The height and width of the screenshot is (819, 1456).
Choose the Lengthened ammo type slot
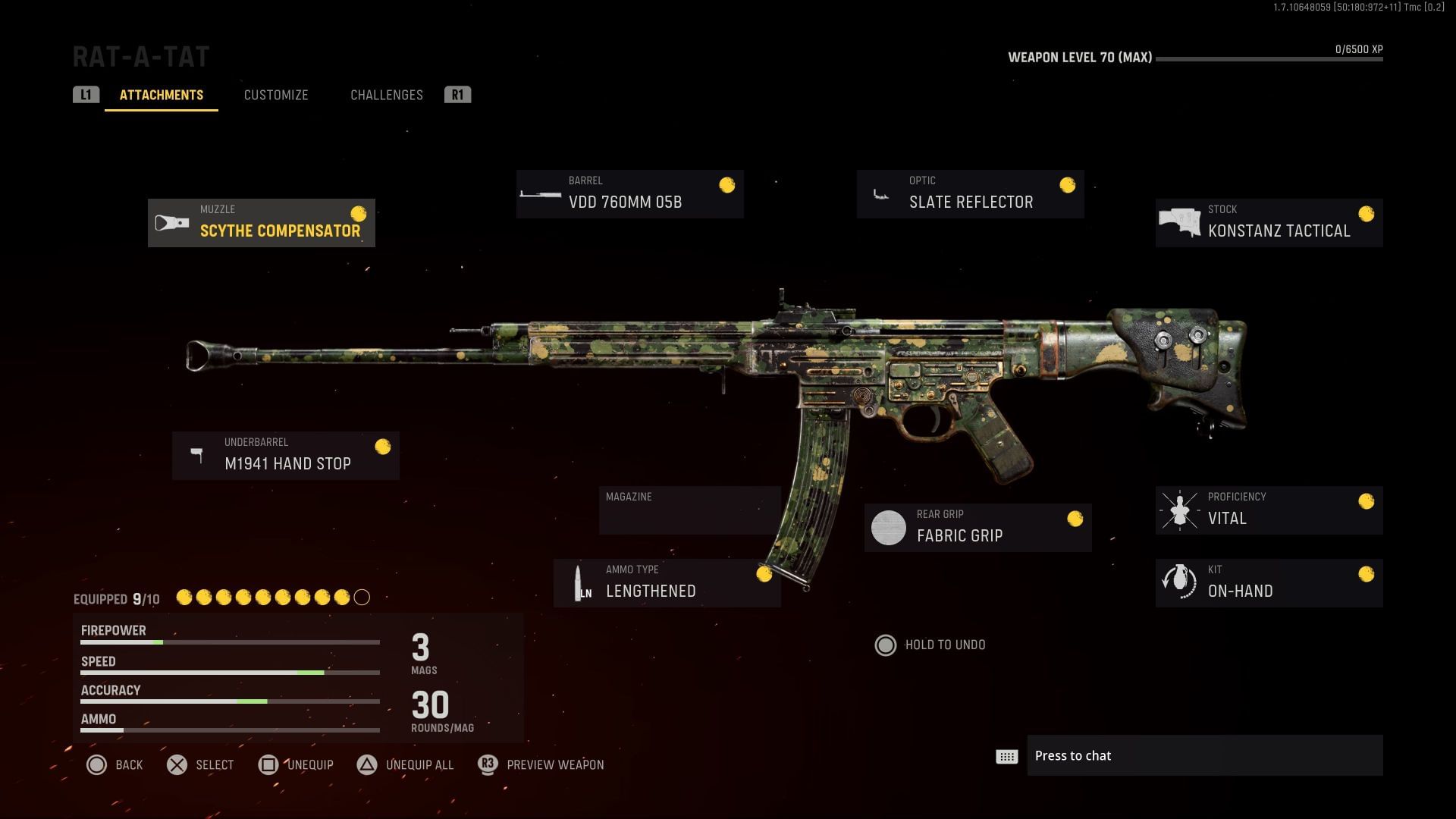(667, 583)
